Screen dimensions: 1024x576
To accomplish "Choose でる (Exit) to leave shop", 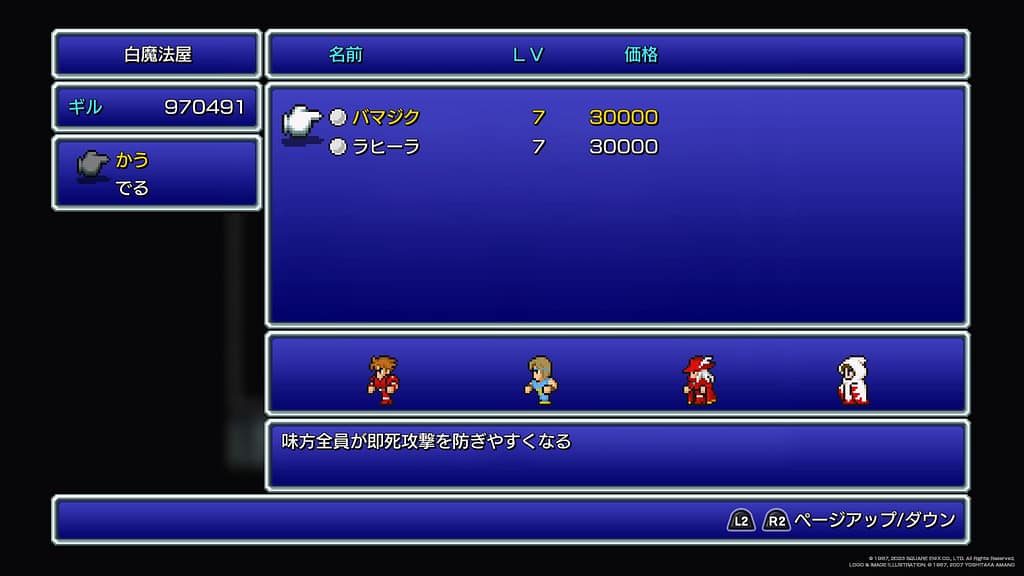I will [x=132, y=188].
